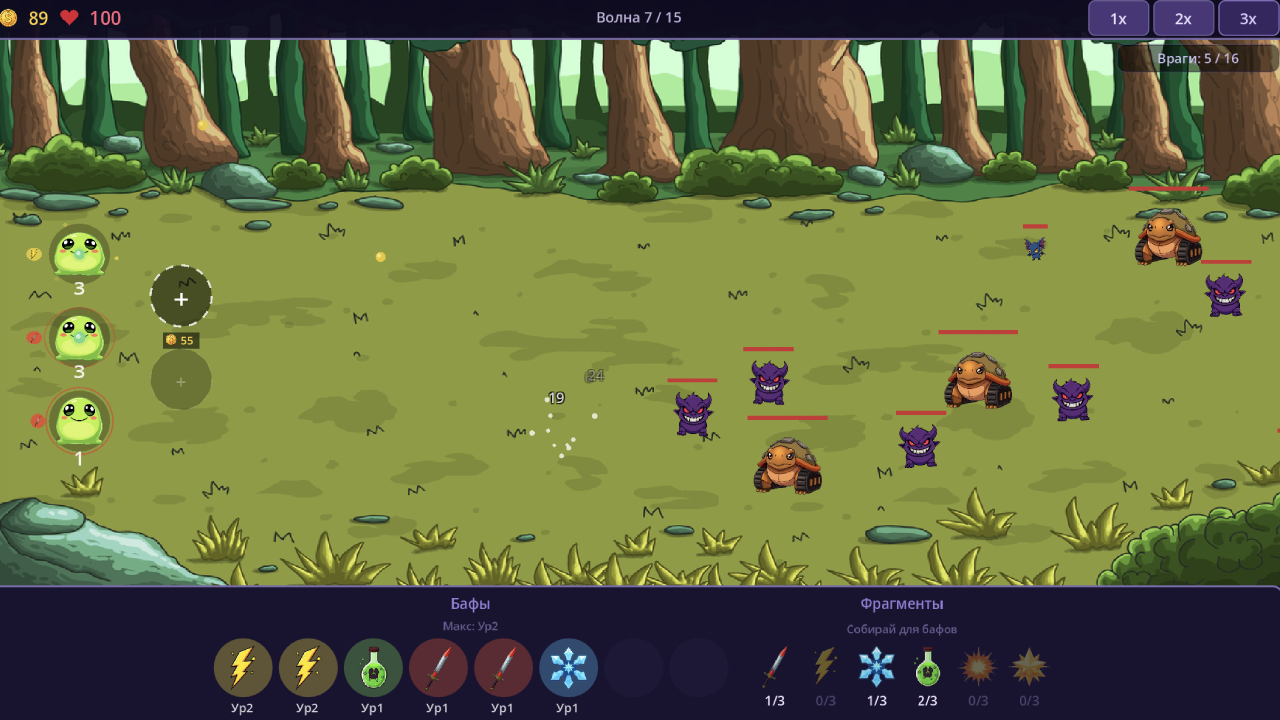Select the level 1 slime unit
Image resolution: width=1280 pixels, height=720 pixels.
(79, 421)
